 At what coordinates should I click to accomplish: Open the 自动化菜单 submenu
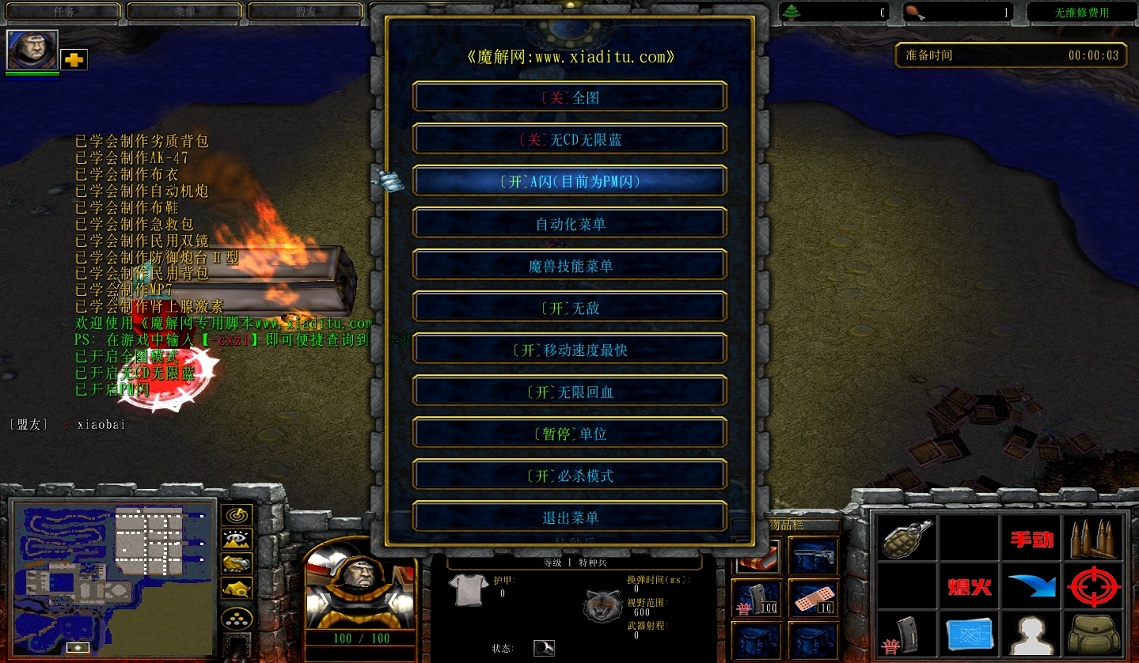(569, 223)
